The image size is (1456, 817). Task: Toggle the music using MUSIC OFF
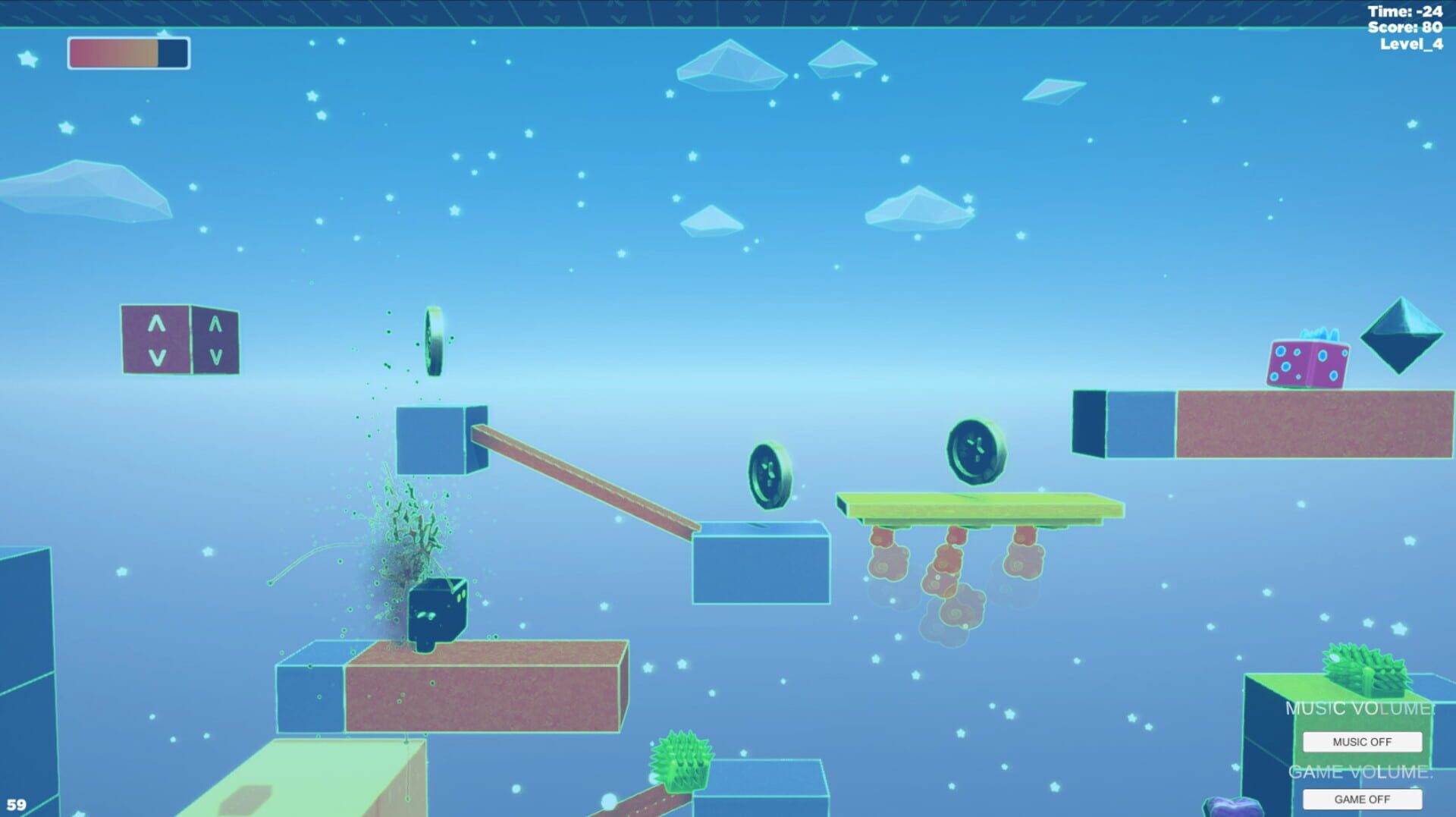1361,741
